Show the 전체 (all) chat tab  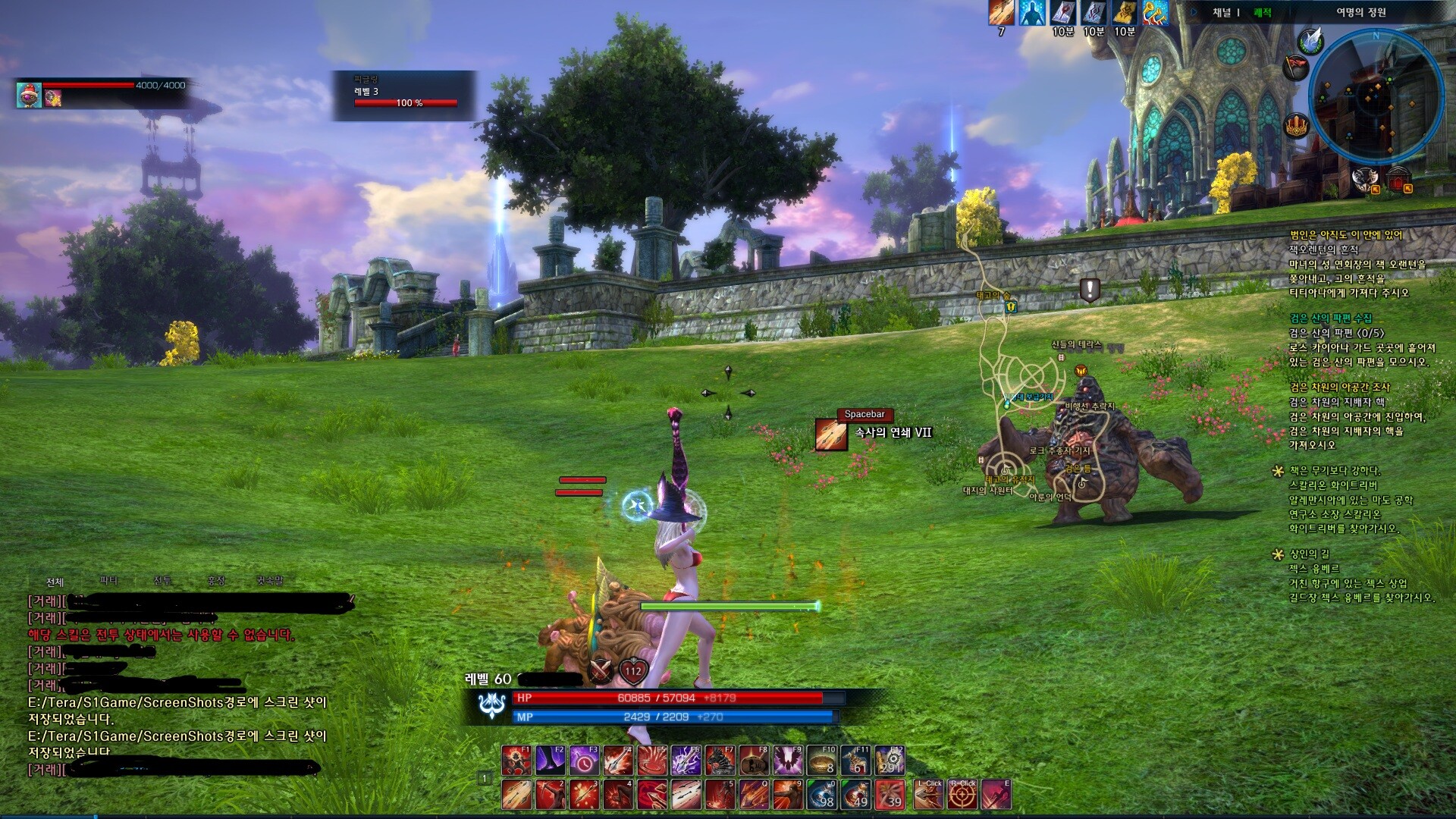55,582
